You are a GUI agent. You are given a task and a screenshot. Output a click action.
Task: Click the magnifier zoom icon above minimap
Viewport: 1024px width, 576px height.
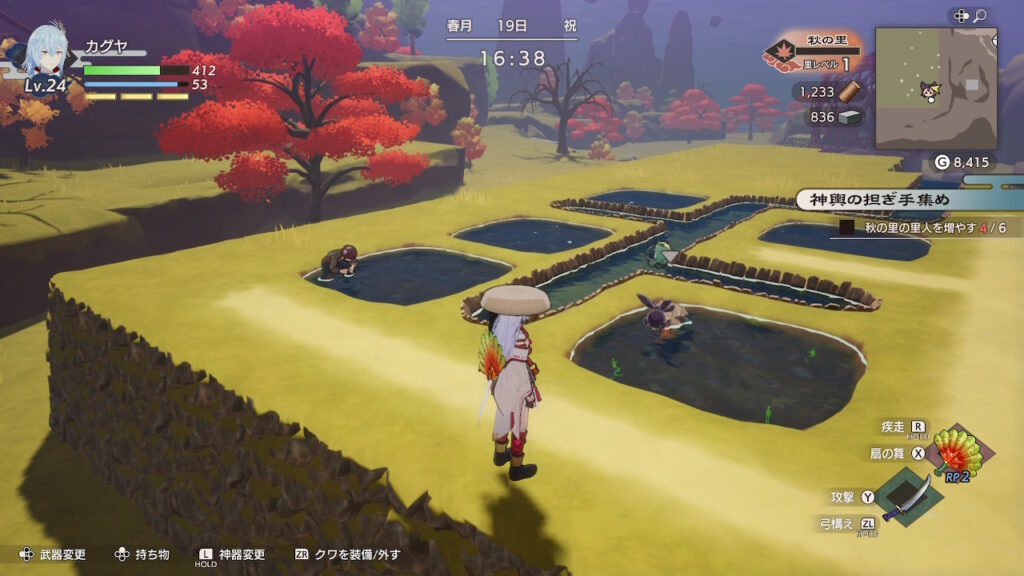[980, 16]
